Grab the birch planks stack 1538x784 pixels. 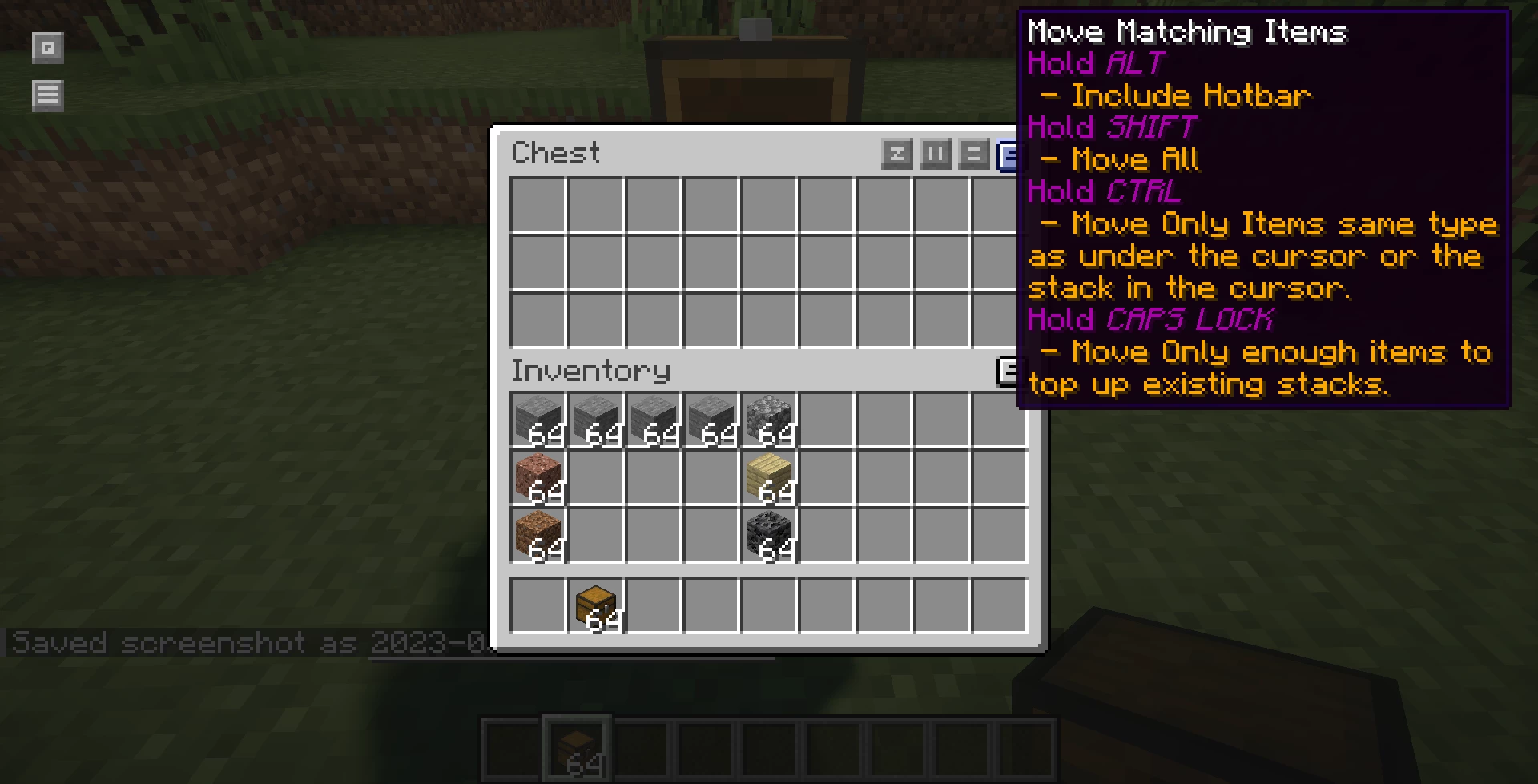(x=769, y=477)
